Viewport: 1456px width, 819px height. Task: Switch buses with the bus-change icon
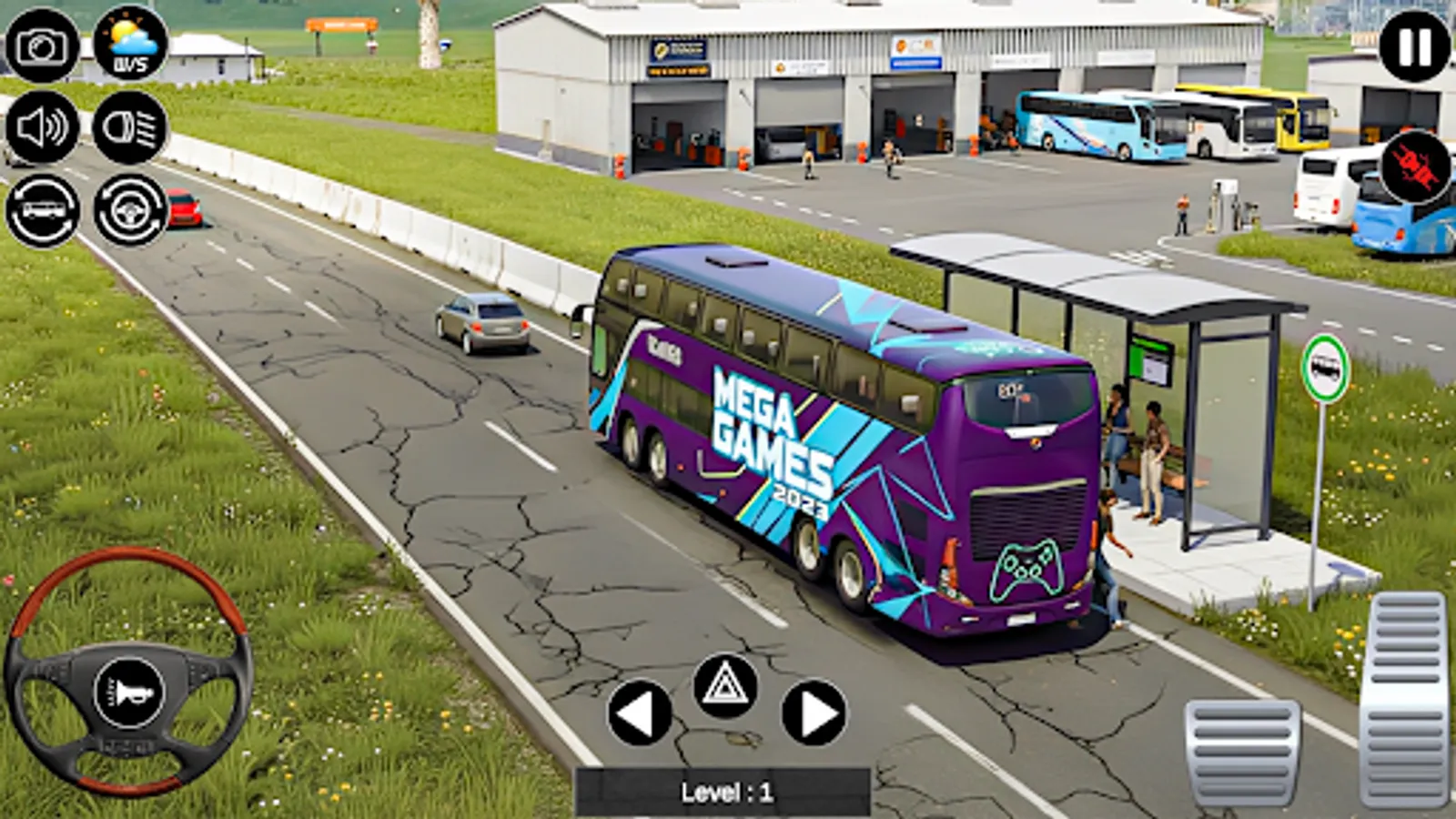tap(43, 211)
